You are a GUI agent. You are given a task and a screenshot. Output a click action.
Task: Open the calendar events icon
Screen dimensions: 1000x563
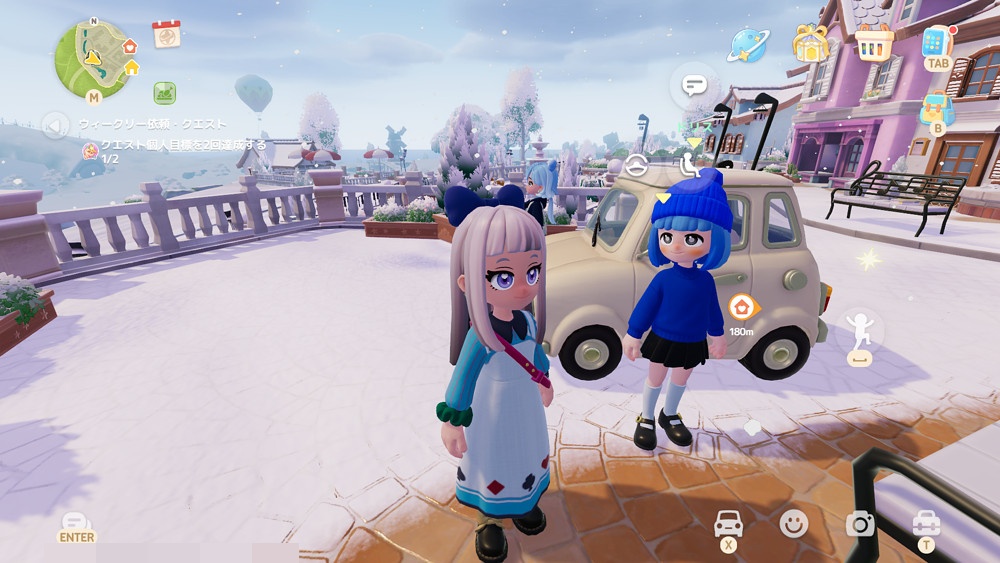(x=166, y=34)
